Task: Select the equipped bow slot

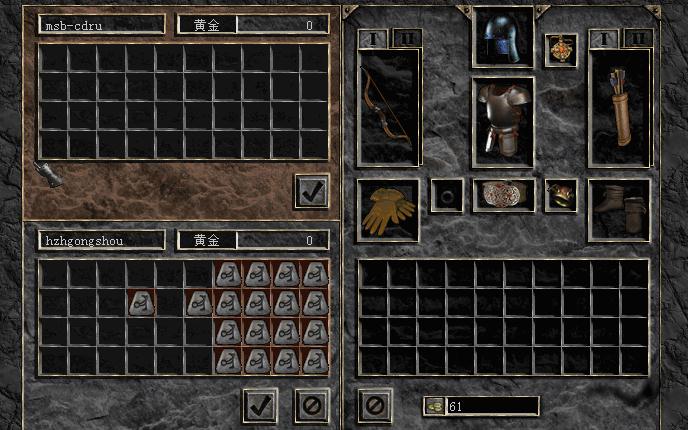Action: (389, 108)
